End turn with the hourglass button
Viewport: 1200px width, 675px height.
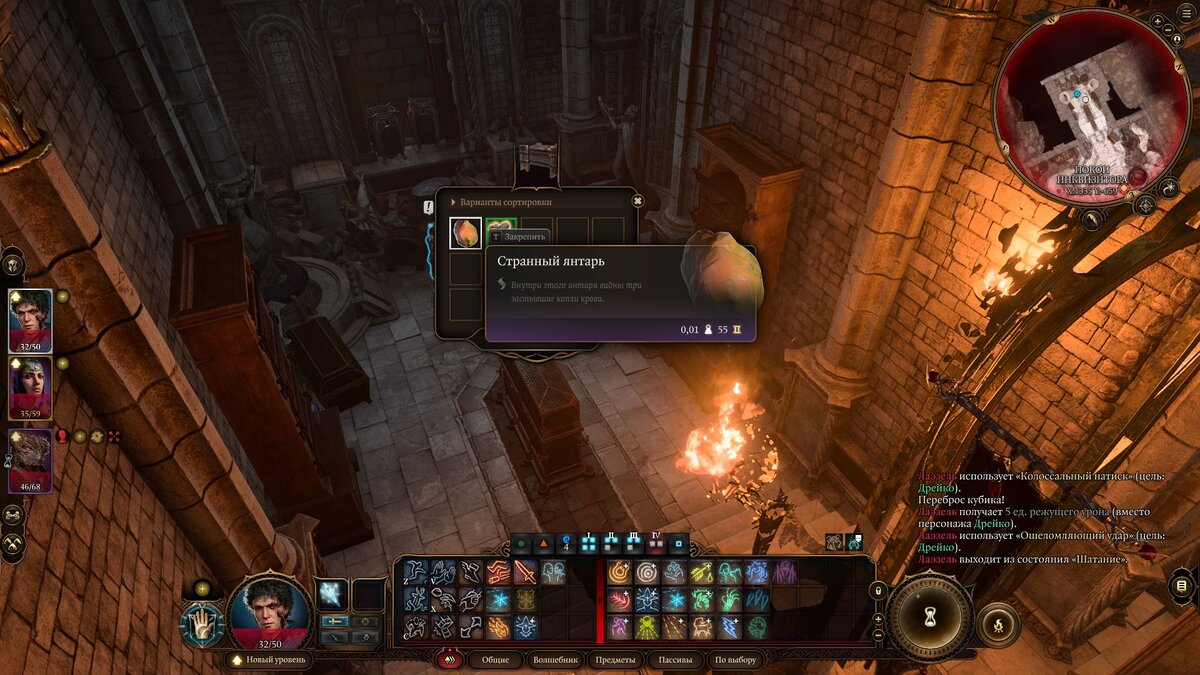coord(930,618)
